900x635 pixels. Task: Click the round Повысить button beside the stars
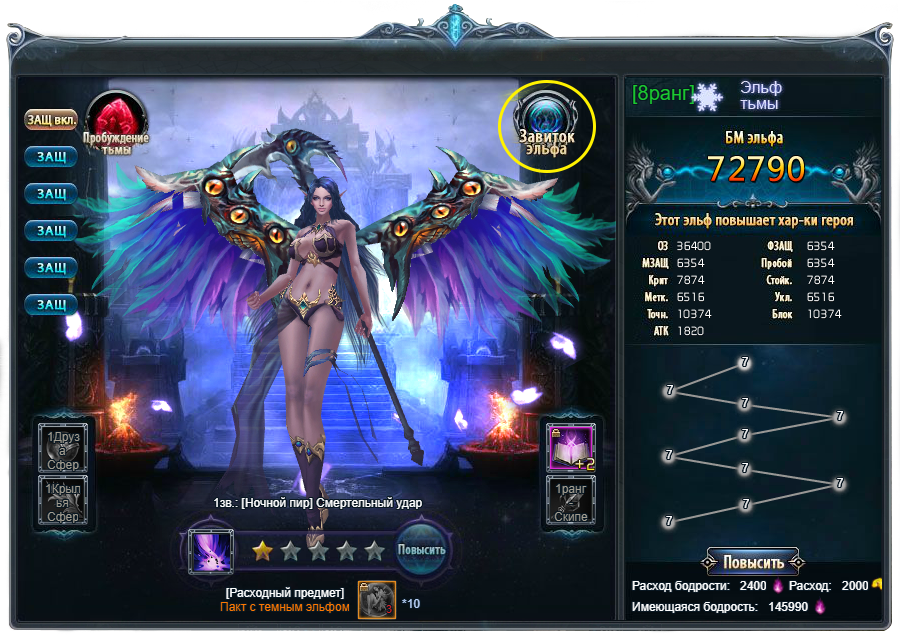[421, 550]
